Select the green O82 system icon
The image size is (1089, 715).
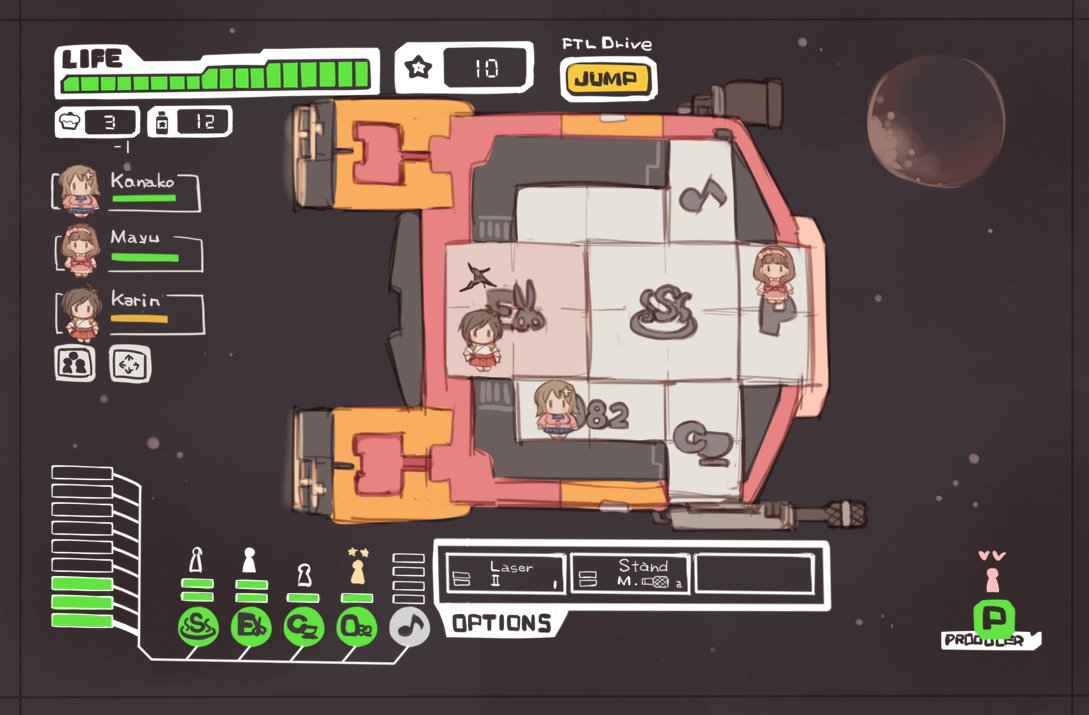357,627
